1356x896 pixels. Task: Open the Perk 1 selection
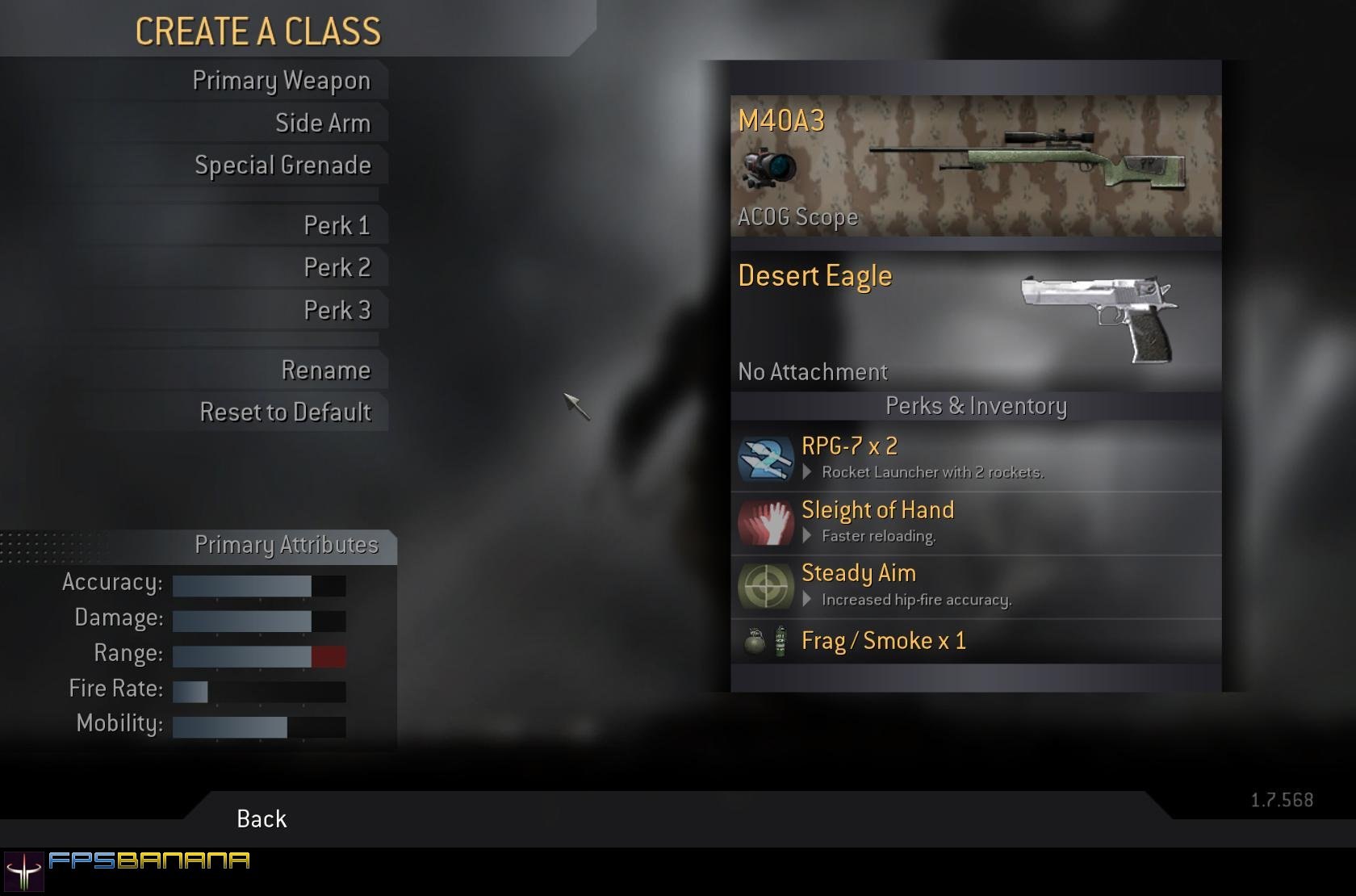(x=337, y=226)
